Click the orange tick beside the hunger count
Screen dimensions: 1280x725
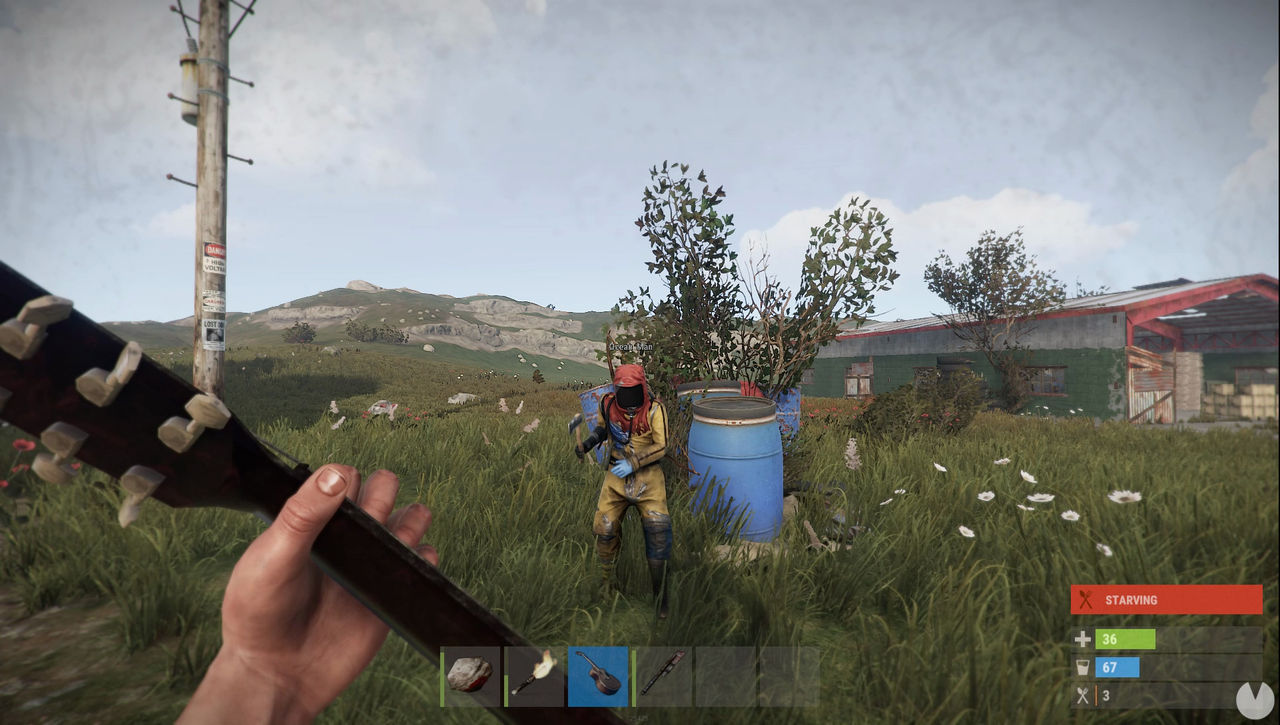point(1097,693)
